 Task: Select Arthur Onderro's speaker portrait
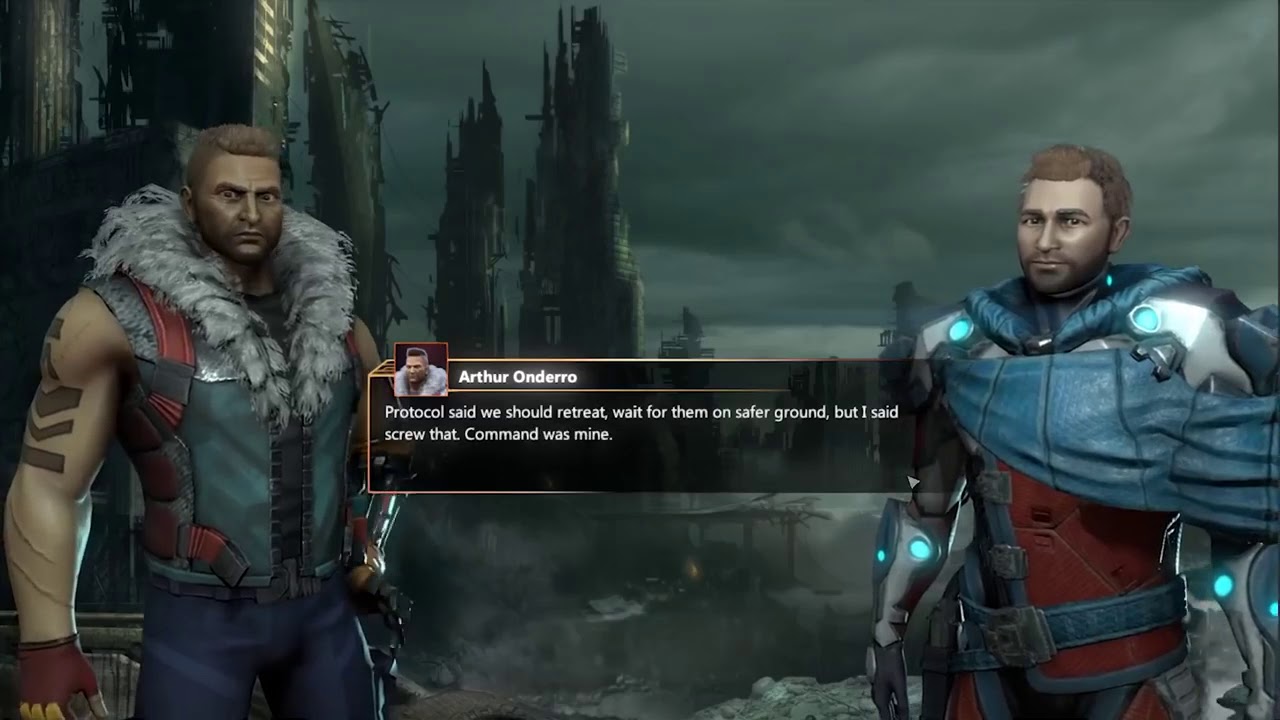(x=421, y=371)
